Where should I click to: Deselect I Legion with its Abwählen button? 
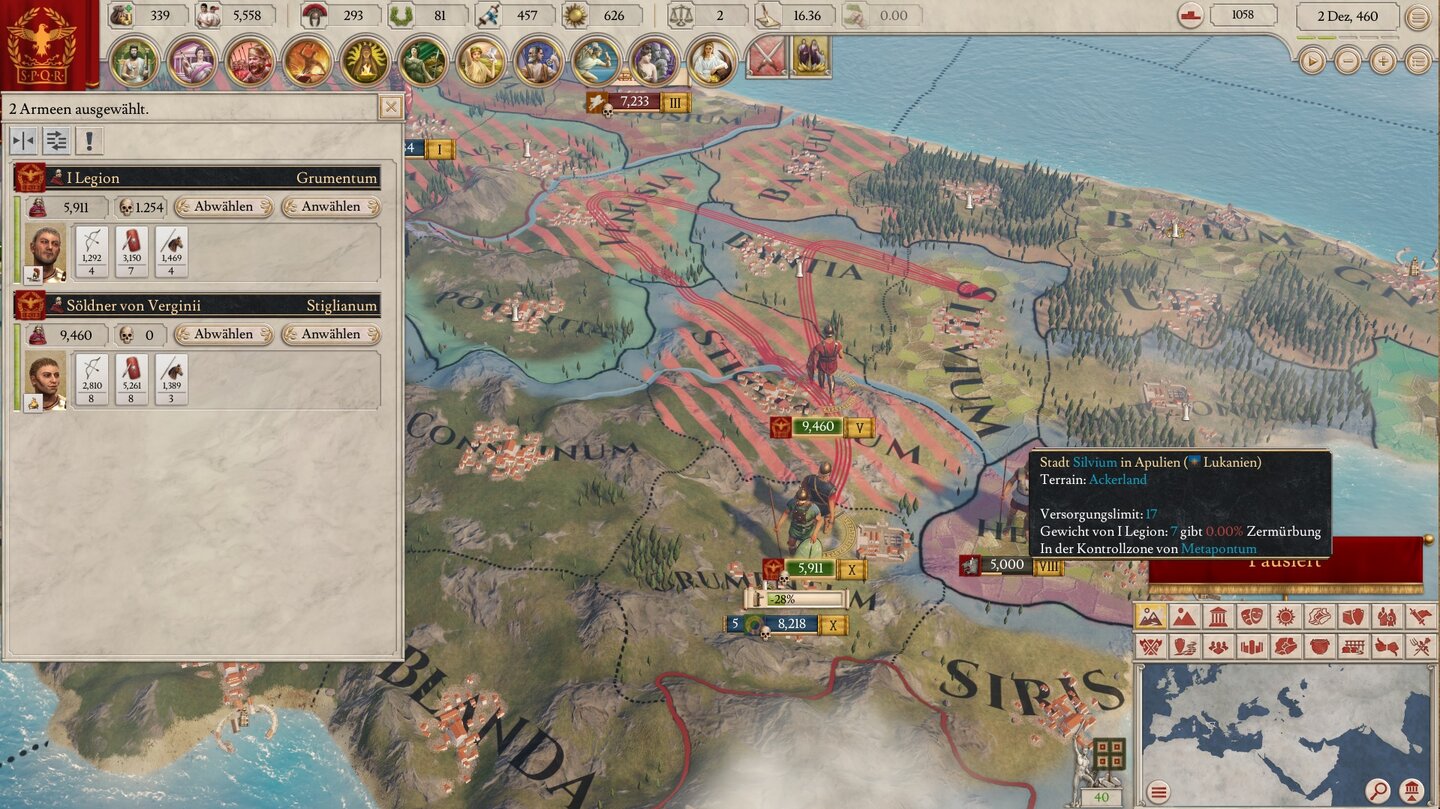[x=224, y=207]
